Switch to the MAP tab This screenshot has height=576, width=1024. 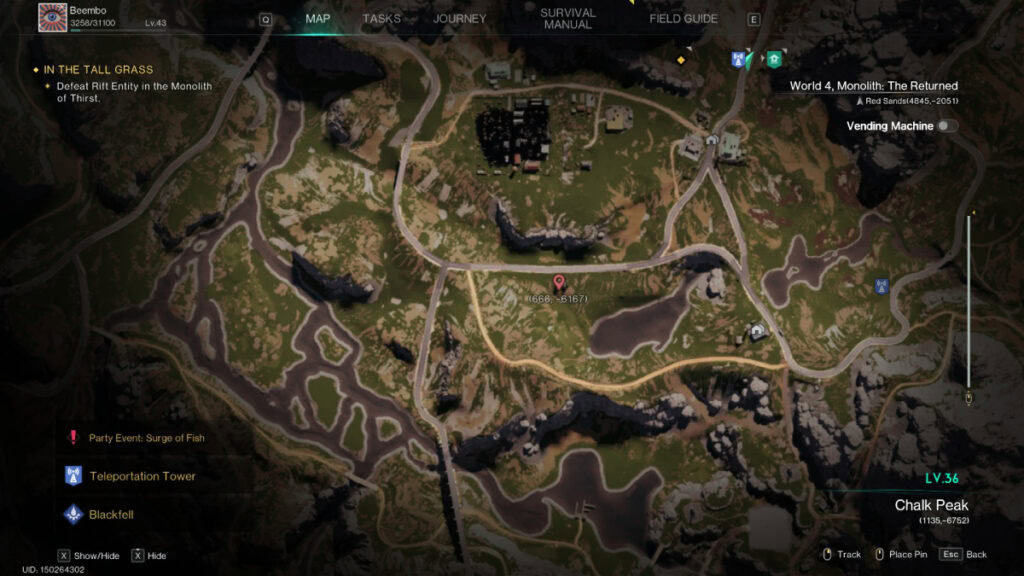point(318,18)
